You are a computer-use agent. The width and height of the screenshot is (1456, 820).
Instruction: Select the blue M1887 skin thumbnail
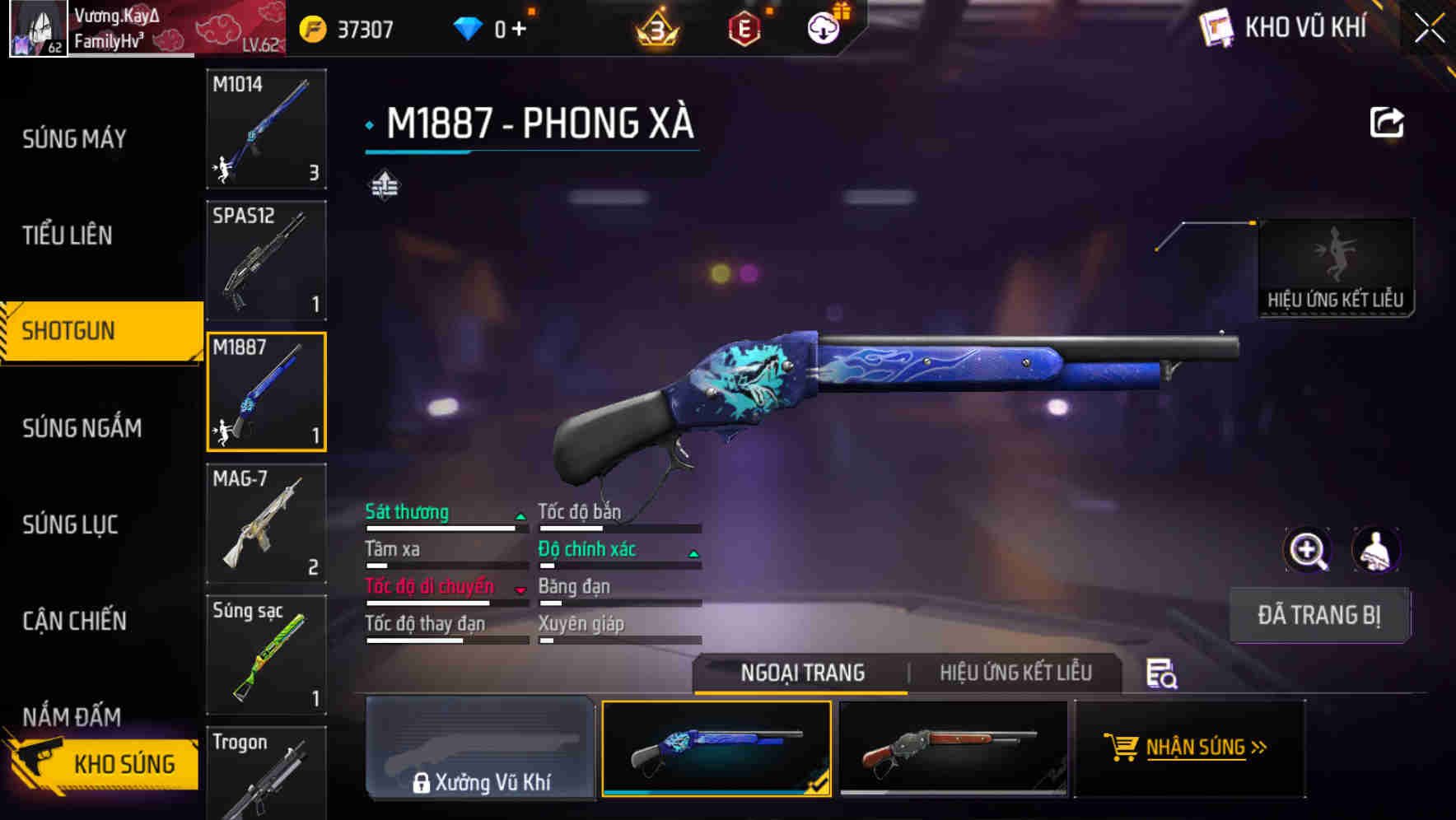(x=716, y=749)
